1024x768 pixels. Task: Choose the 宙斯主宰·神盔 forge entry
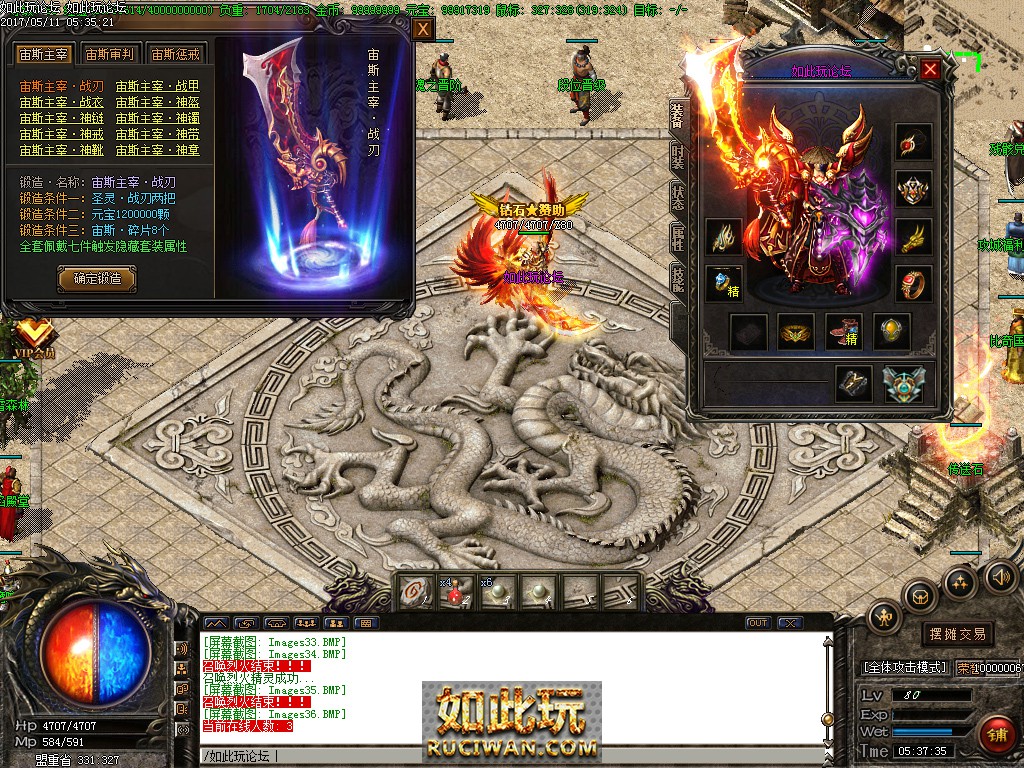[x=157, y=102]
